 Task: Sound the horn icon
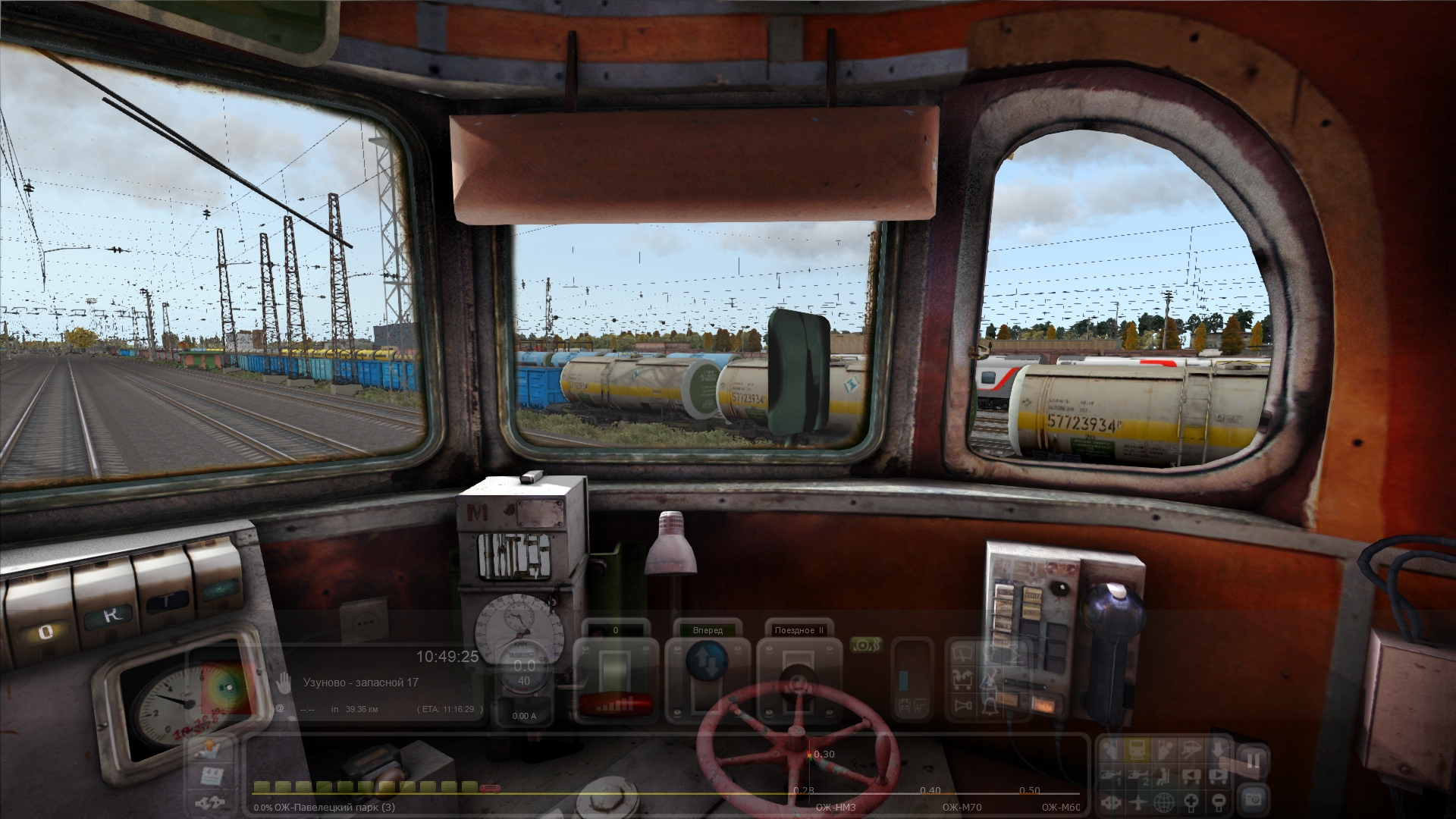[x=963, y=706]
